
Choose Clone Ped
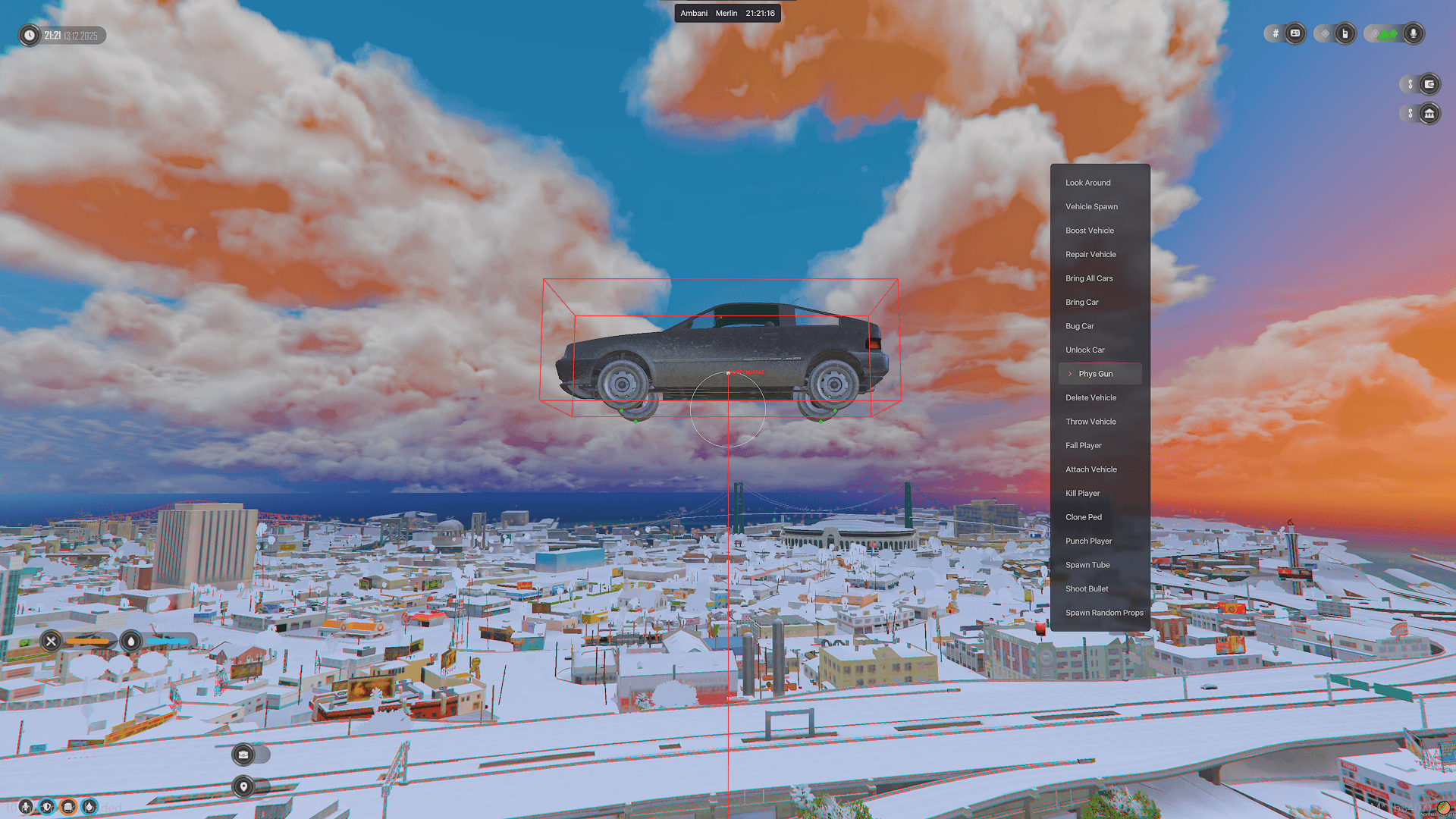pos(1084,517)
